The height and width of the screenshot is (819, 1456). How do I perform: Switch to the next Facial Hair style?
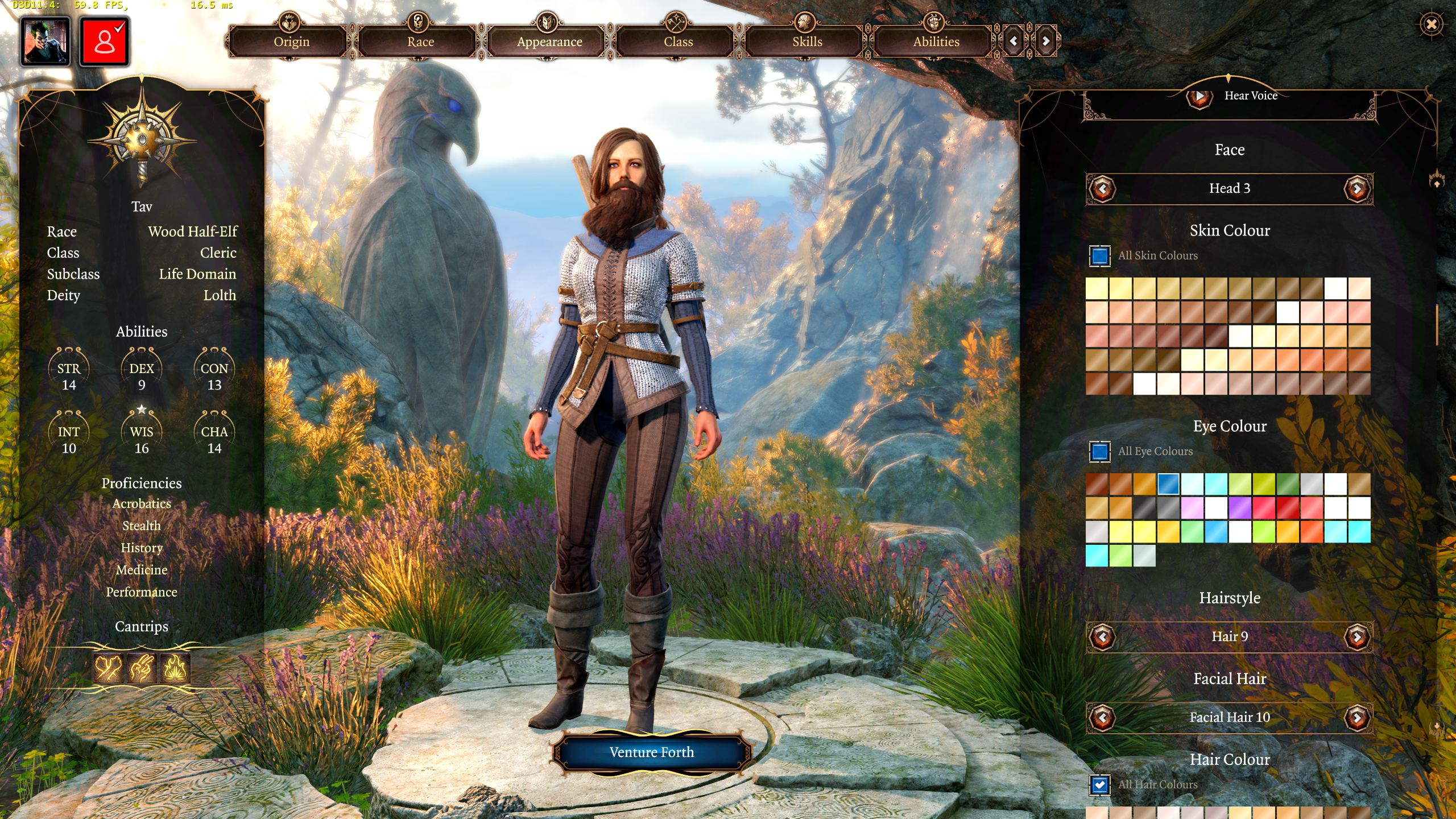point(1357,718)
